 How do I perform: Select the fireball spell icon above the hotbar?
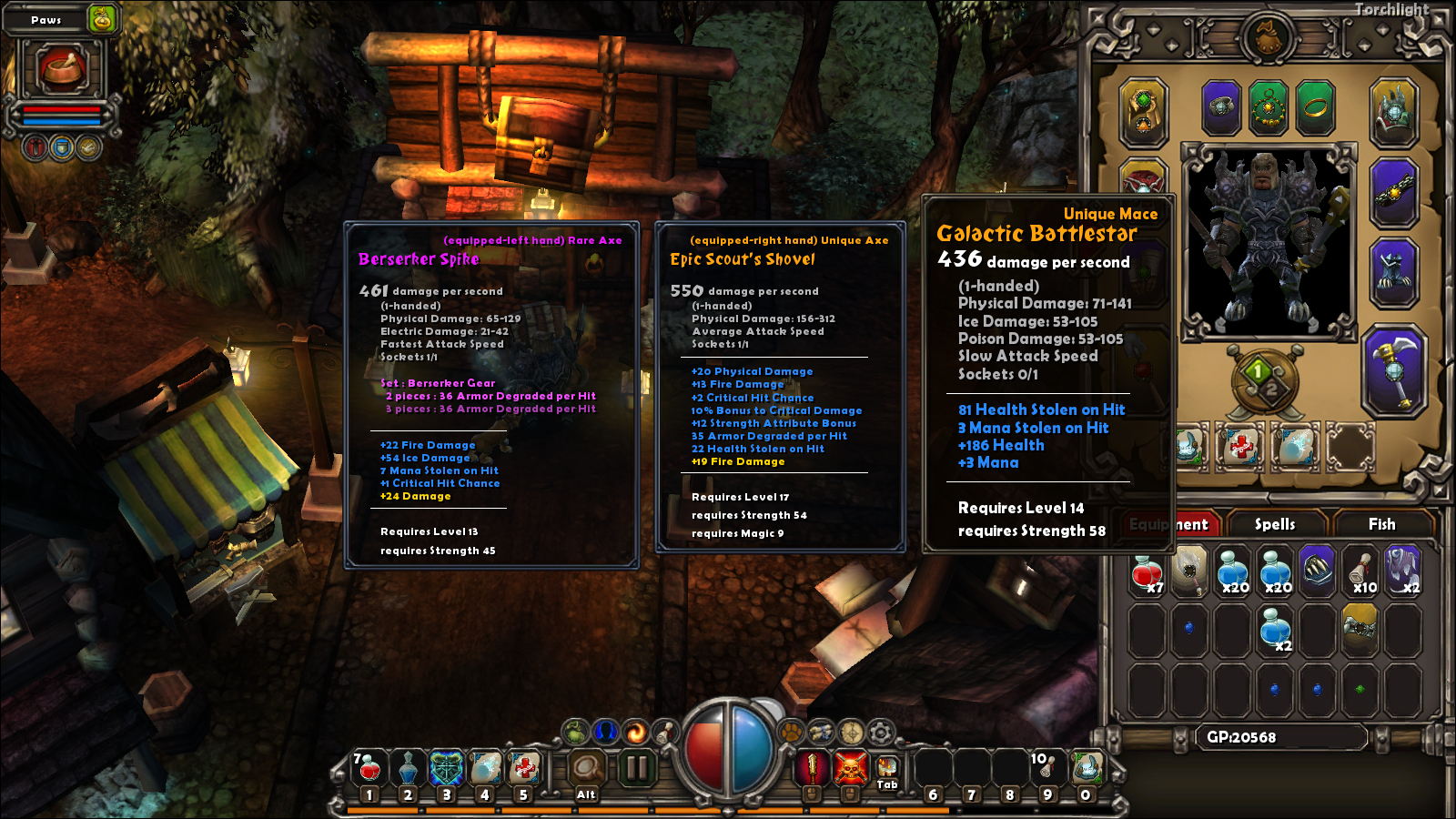[x=637, y=733]
